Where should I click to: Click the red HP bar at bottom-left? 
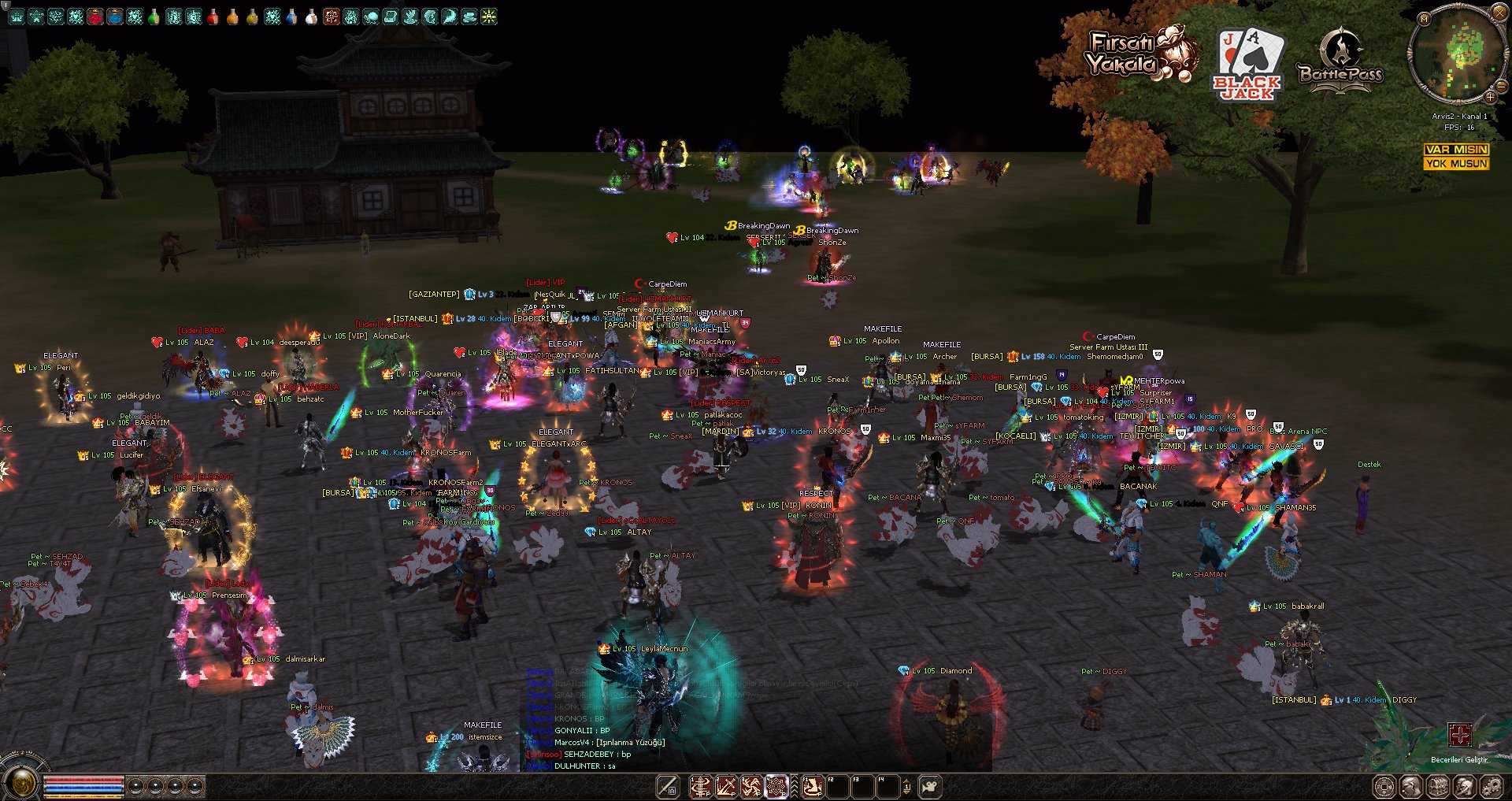(x=83, y=779)
